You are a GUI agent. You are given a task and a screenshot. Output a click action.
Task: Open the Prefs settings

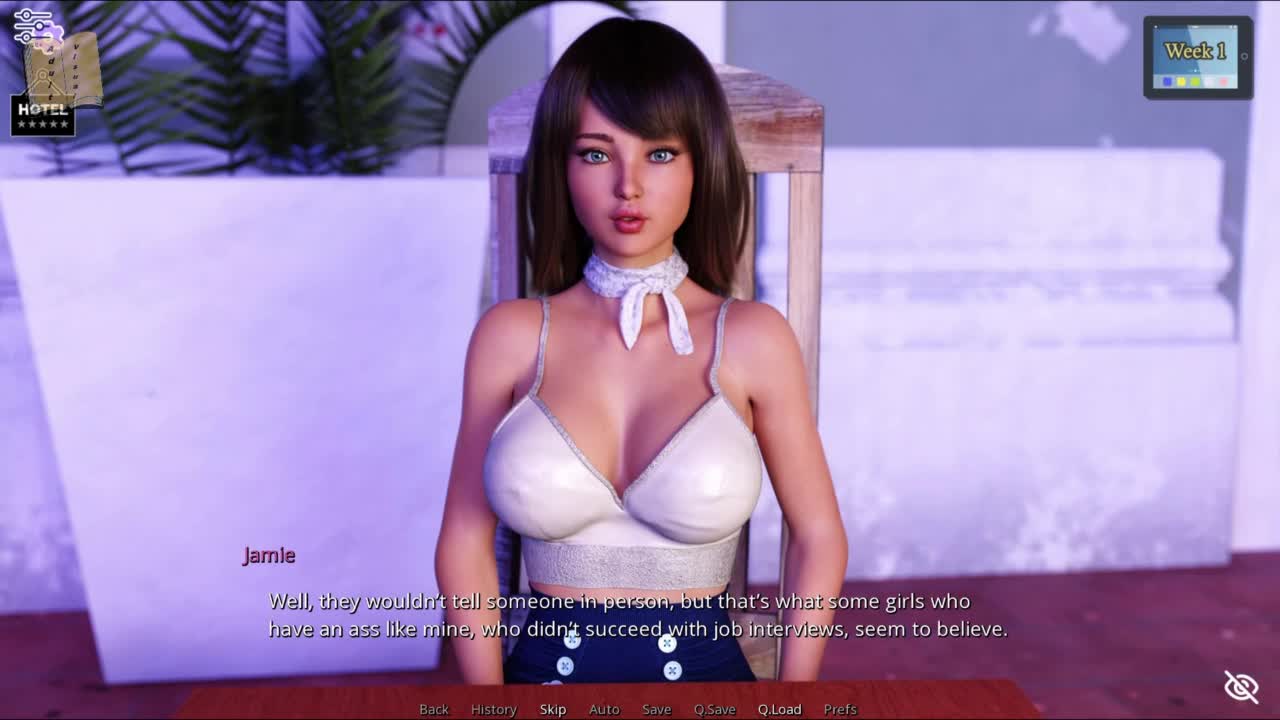pyautogui.click(x=840, y=709)
